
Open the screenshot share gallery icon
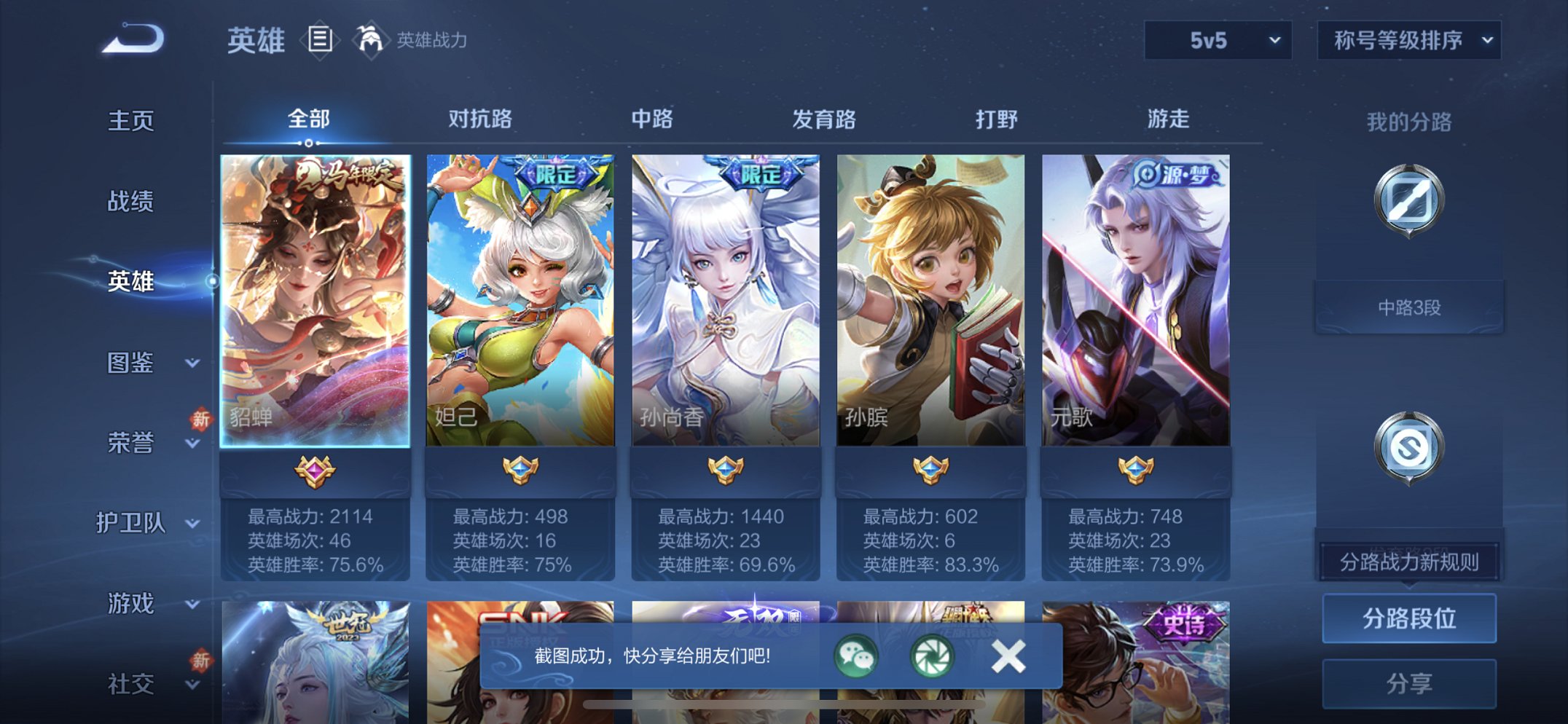933,656
